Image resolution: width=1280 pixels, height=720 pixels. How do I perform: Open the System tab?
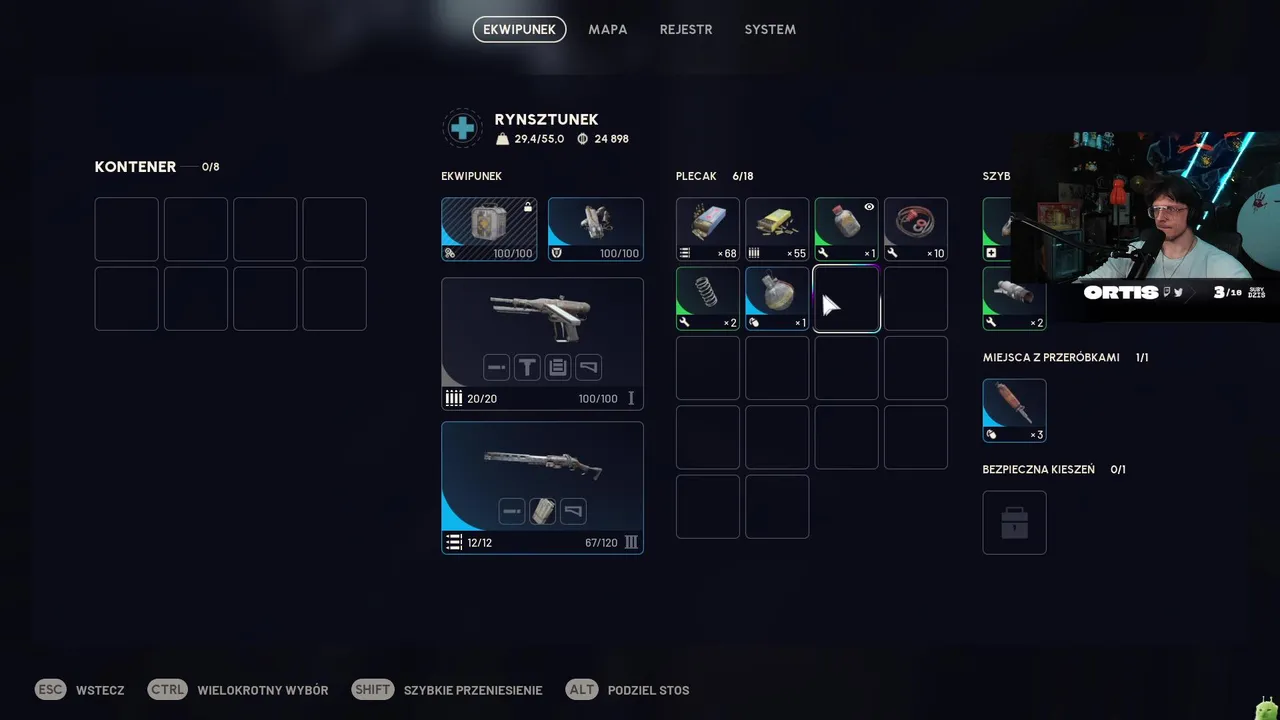[770, 30]
